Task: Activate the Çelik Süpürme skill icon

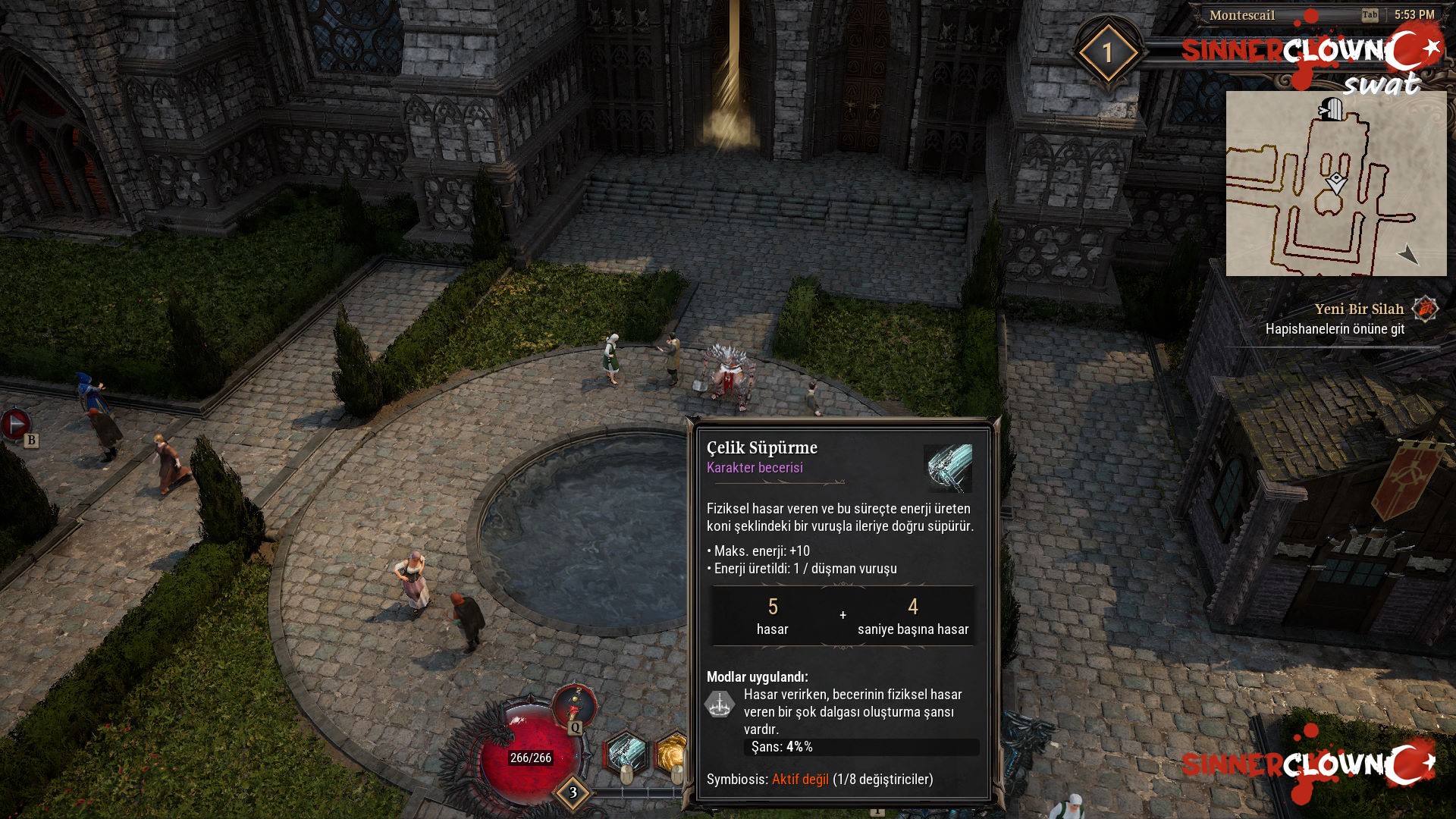Action: click(x=626, y=752)
